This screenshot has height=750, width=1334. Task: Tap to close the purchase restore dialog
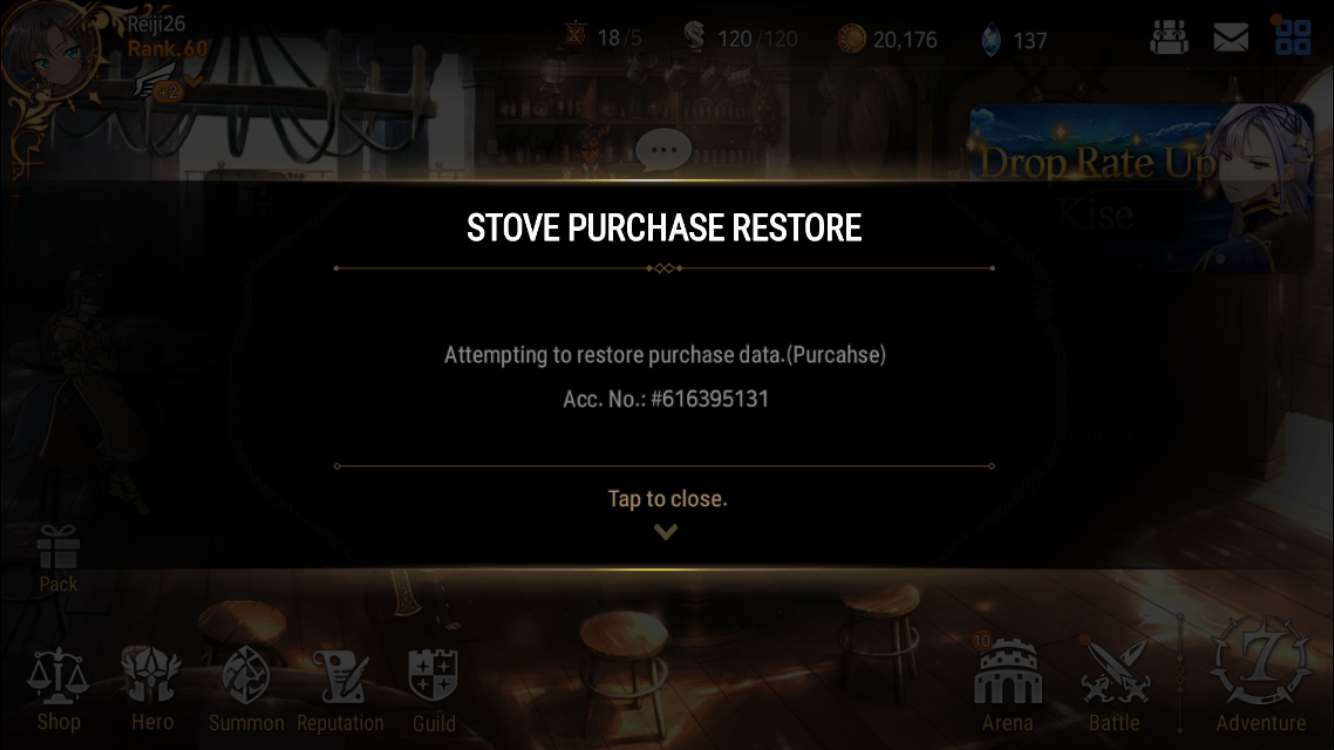[x=666, y=498]
